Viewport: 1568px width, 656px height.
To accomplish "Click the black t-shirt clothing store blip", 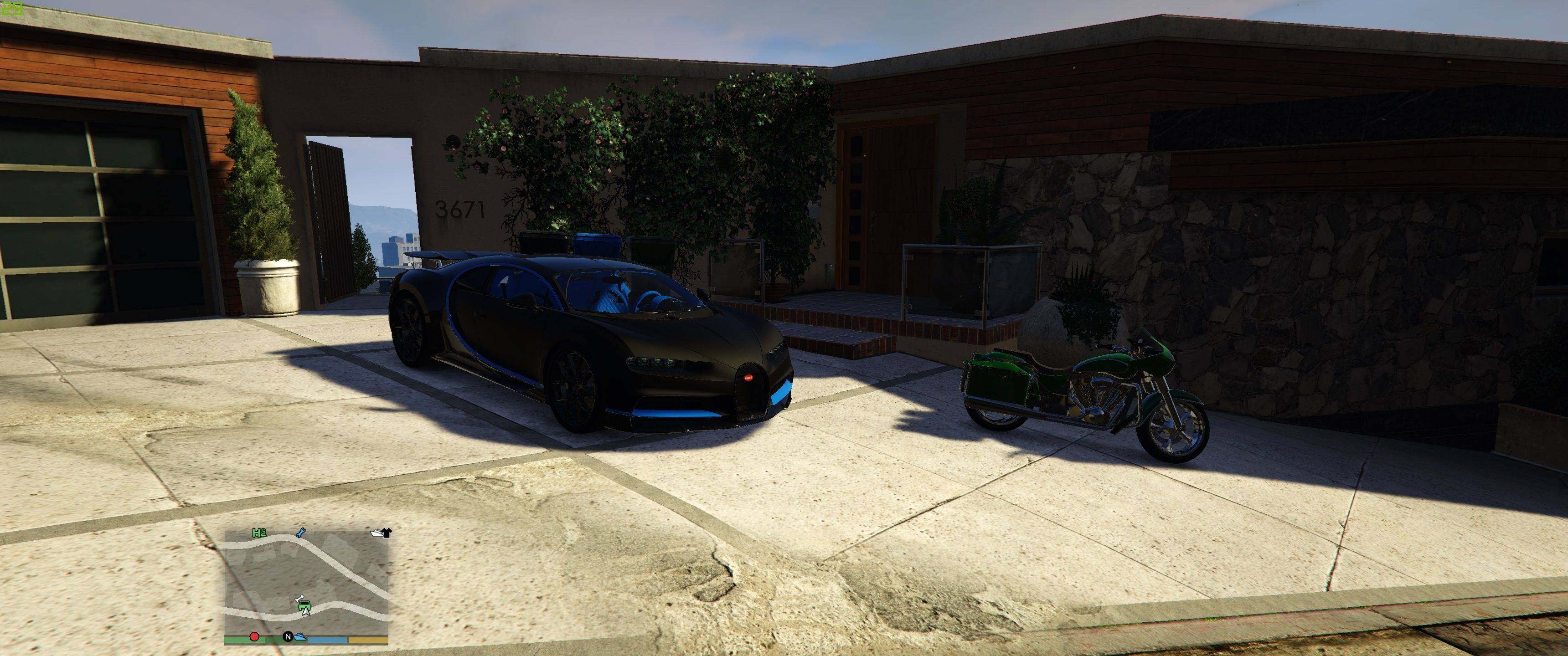I will (x=388, y=533).
